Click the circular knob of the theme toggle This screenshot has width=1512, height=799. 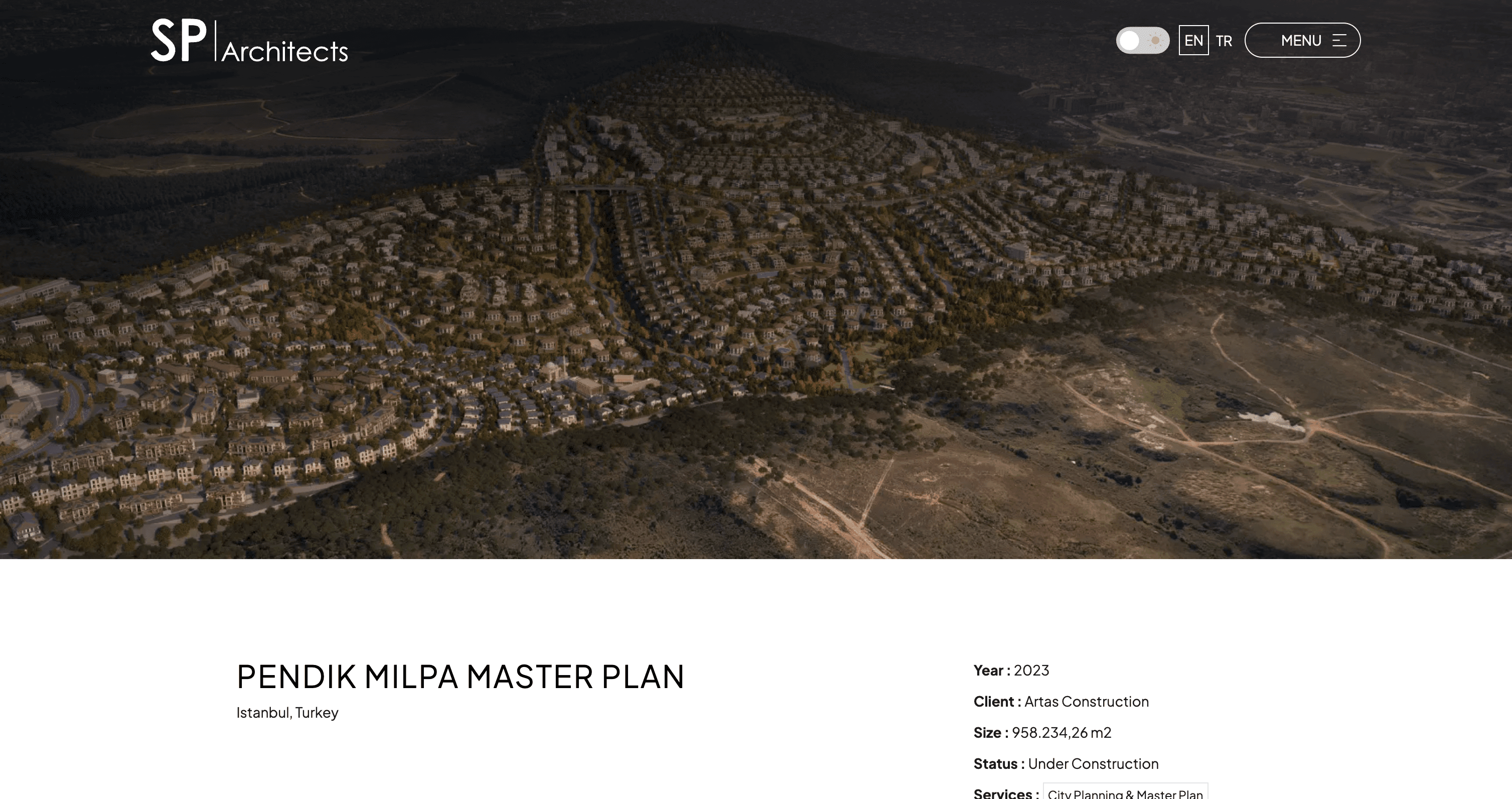pos(1130,41)
